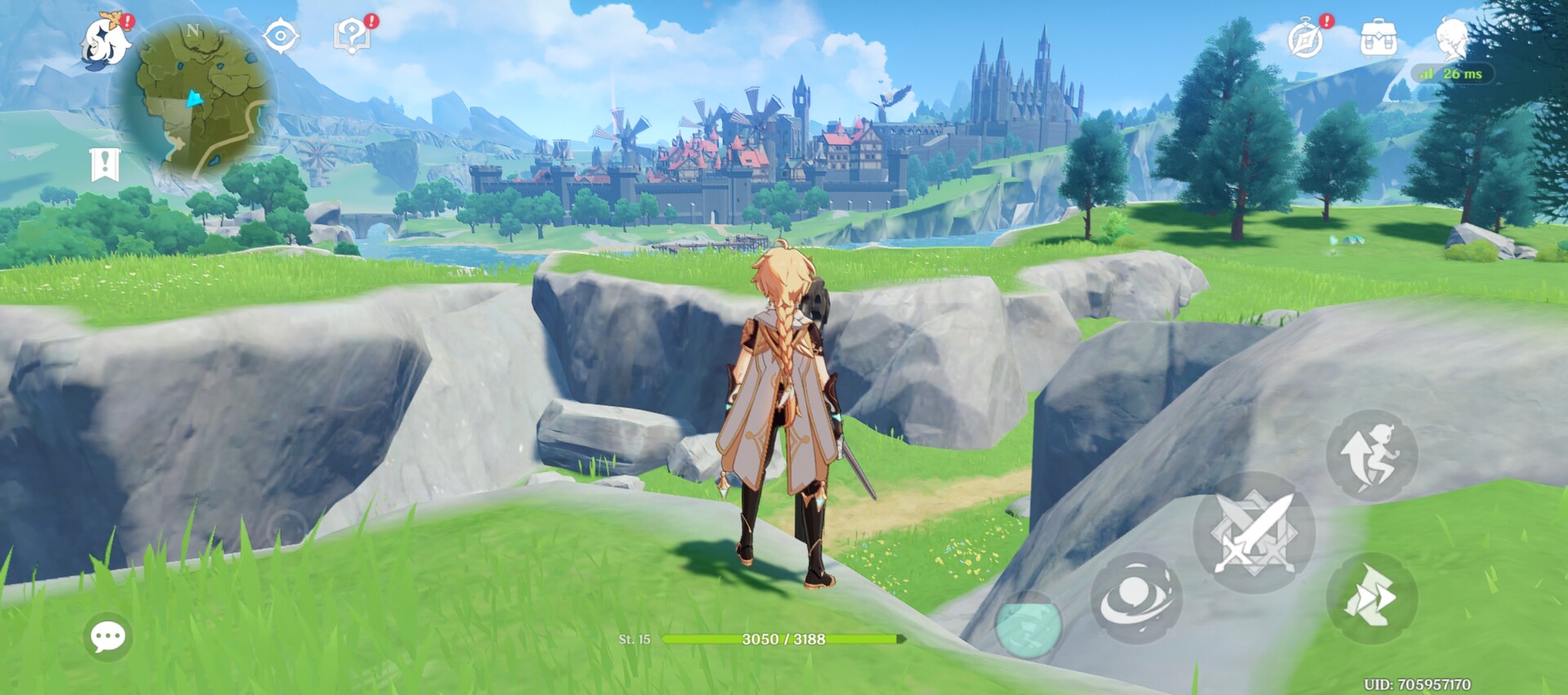
Task: Trigger the teal elemental burst orb
Action: [1029, 625]
